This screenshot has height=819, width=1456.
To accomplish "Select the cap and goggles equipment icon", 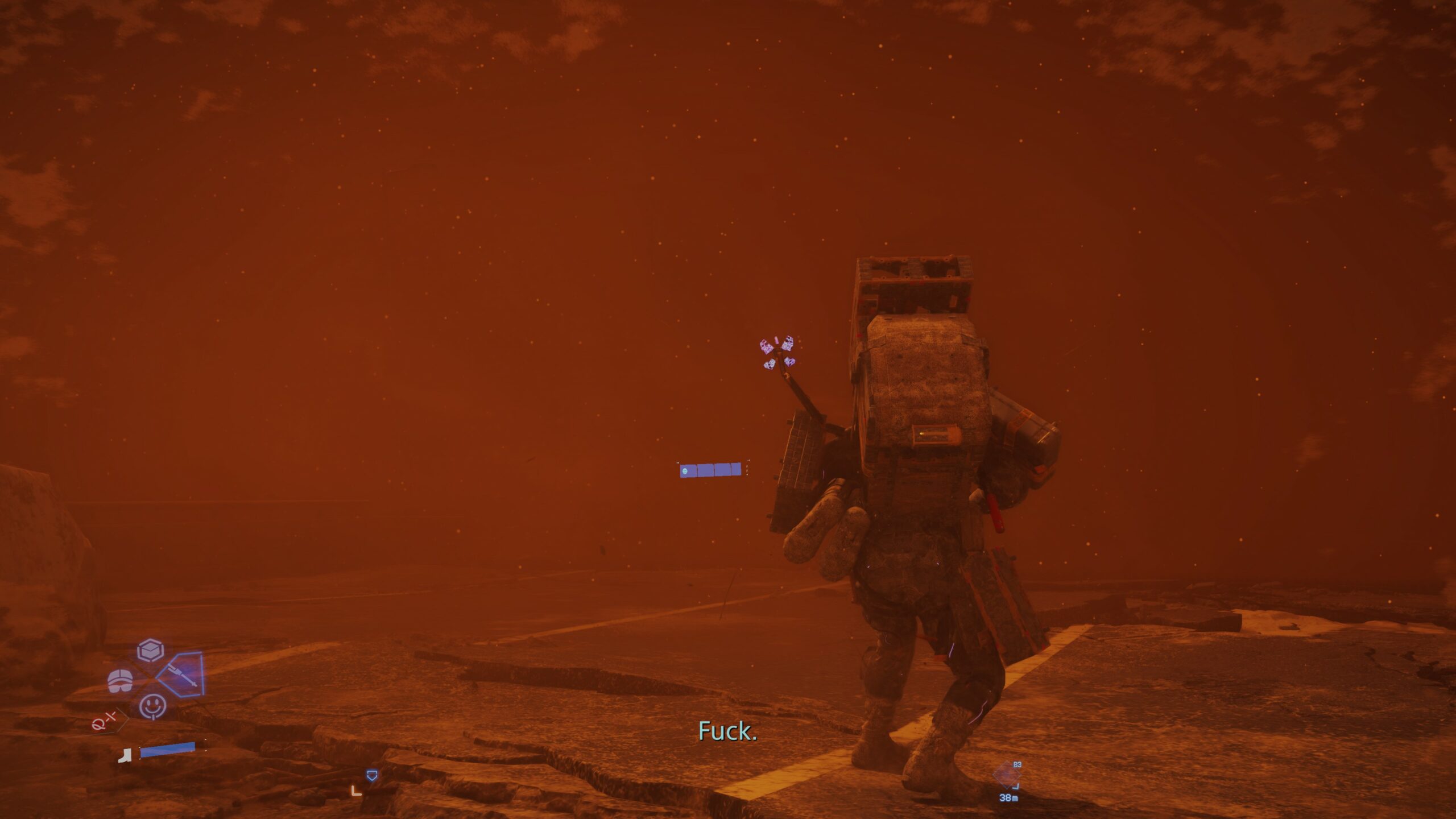I will pyautogui.click(x=121, y=680).
